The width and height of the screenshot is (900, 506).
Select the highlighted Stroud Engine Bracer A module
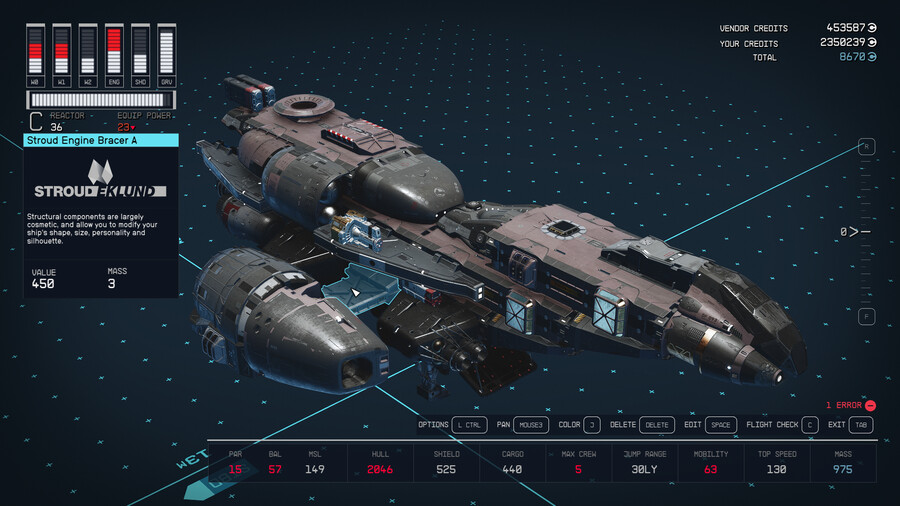tap(366, 288)
